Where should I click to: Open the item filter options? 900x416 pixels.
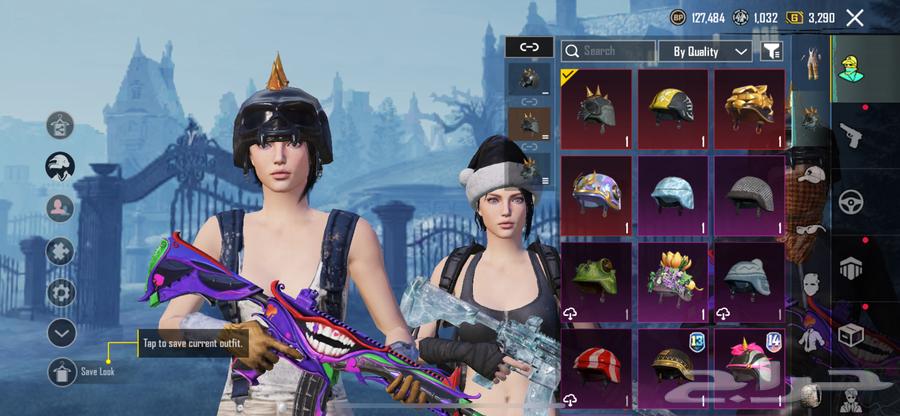771,51
